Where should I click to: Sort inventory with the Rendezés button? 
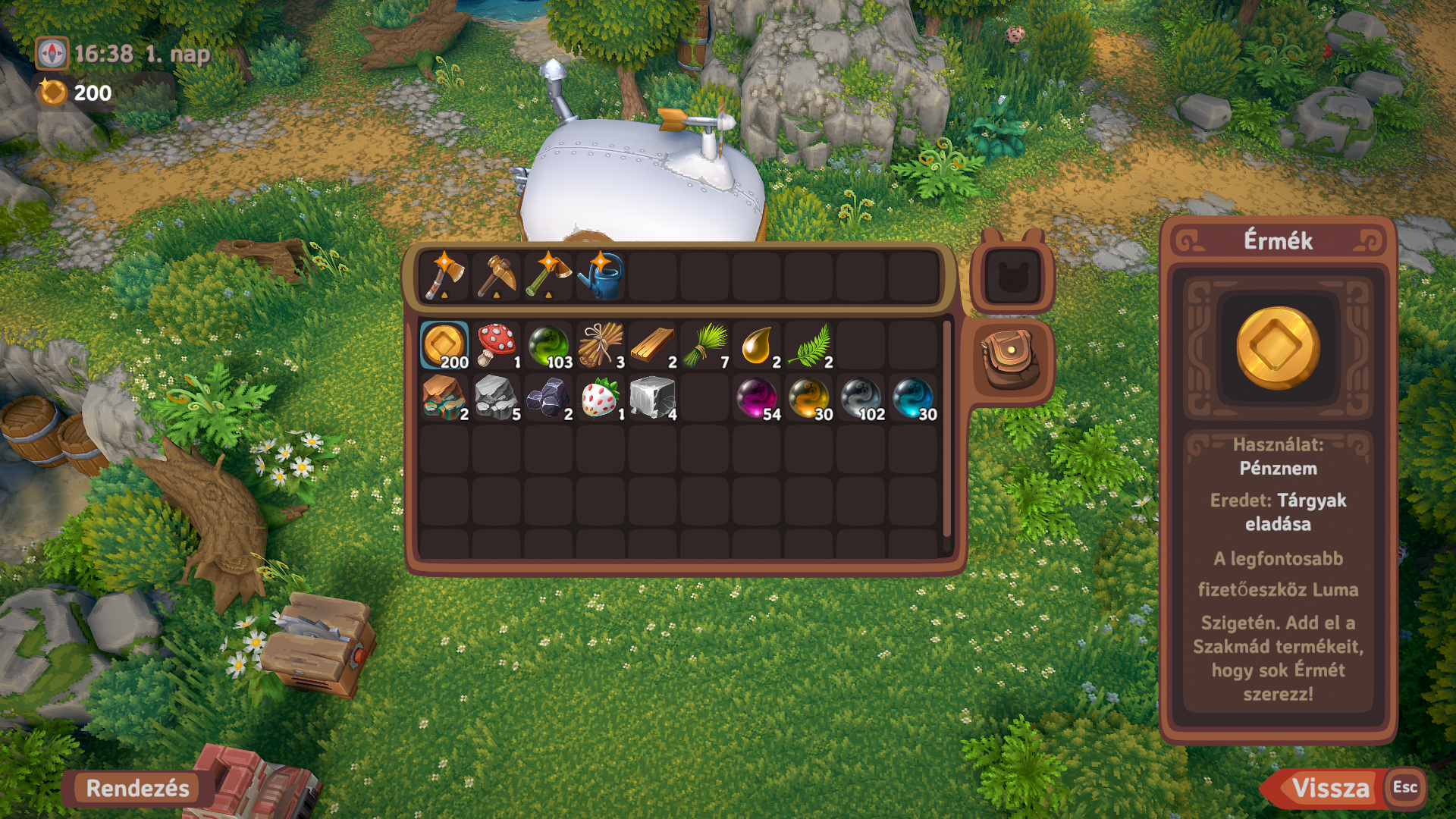pos(137,788)
